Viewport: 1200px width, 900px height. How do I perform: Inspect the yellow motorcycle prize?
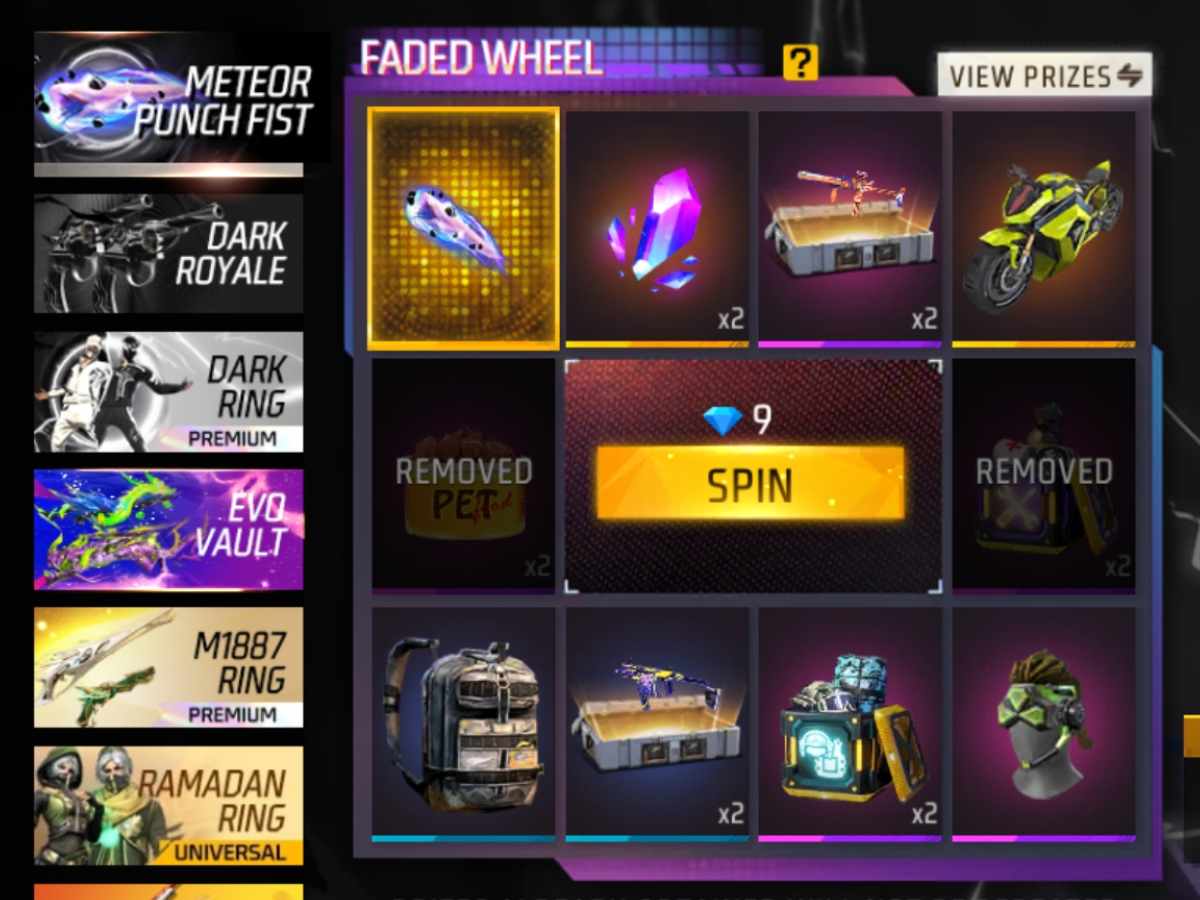pos(1043,228)
